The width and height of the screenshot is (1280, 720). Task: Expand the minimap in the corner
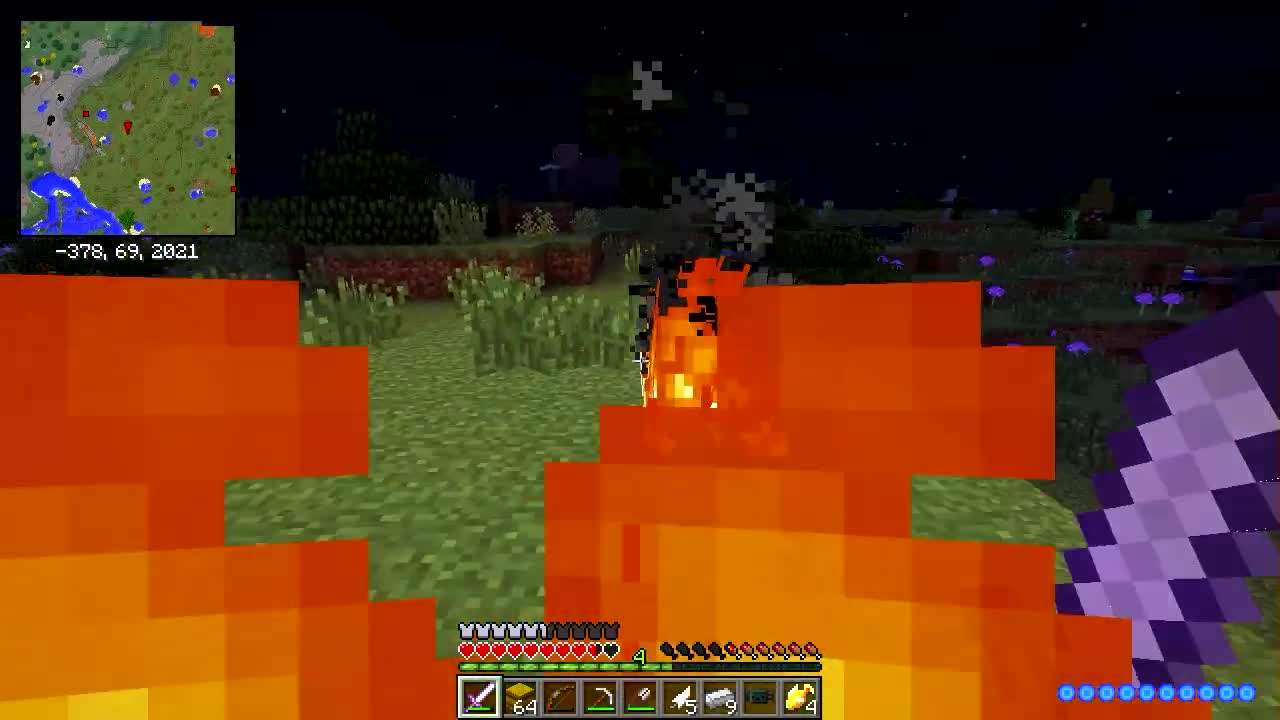click(x=127, y=127)
